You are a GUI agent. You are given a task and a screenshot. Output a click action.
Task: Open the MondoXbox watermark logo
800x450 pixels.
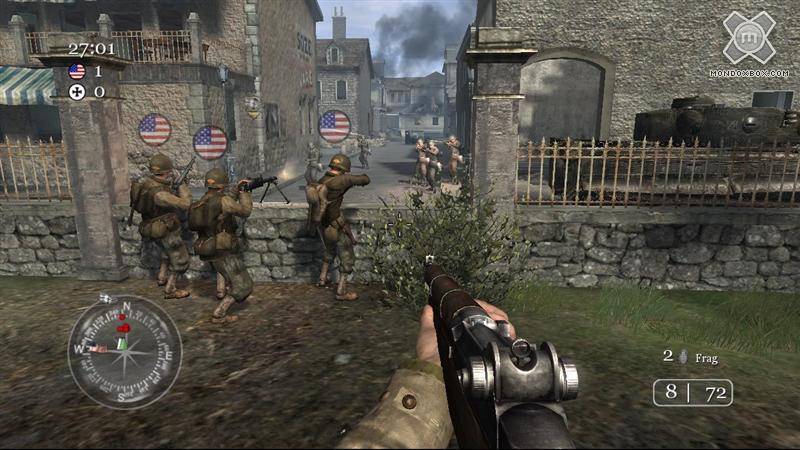[749, 38]
